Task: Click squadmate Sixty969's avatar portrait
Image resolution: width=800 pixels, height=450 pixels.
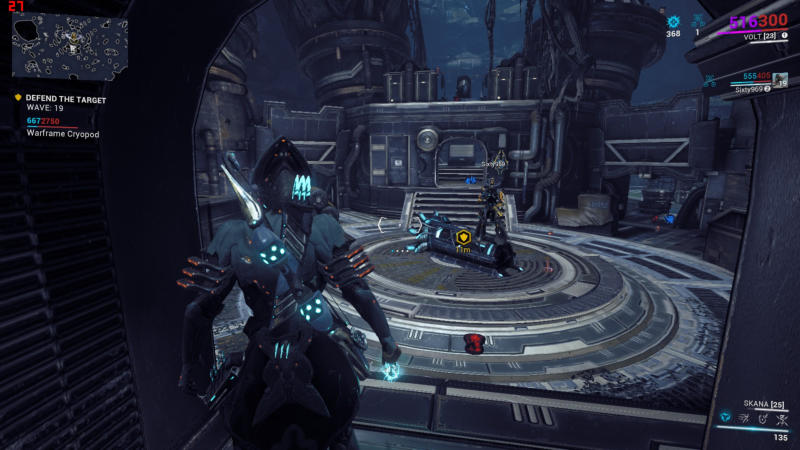Action: [x=781, y=81]
